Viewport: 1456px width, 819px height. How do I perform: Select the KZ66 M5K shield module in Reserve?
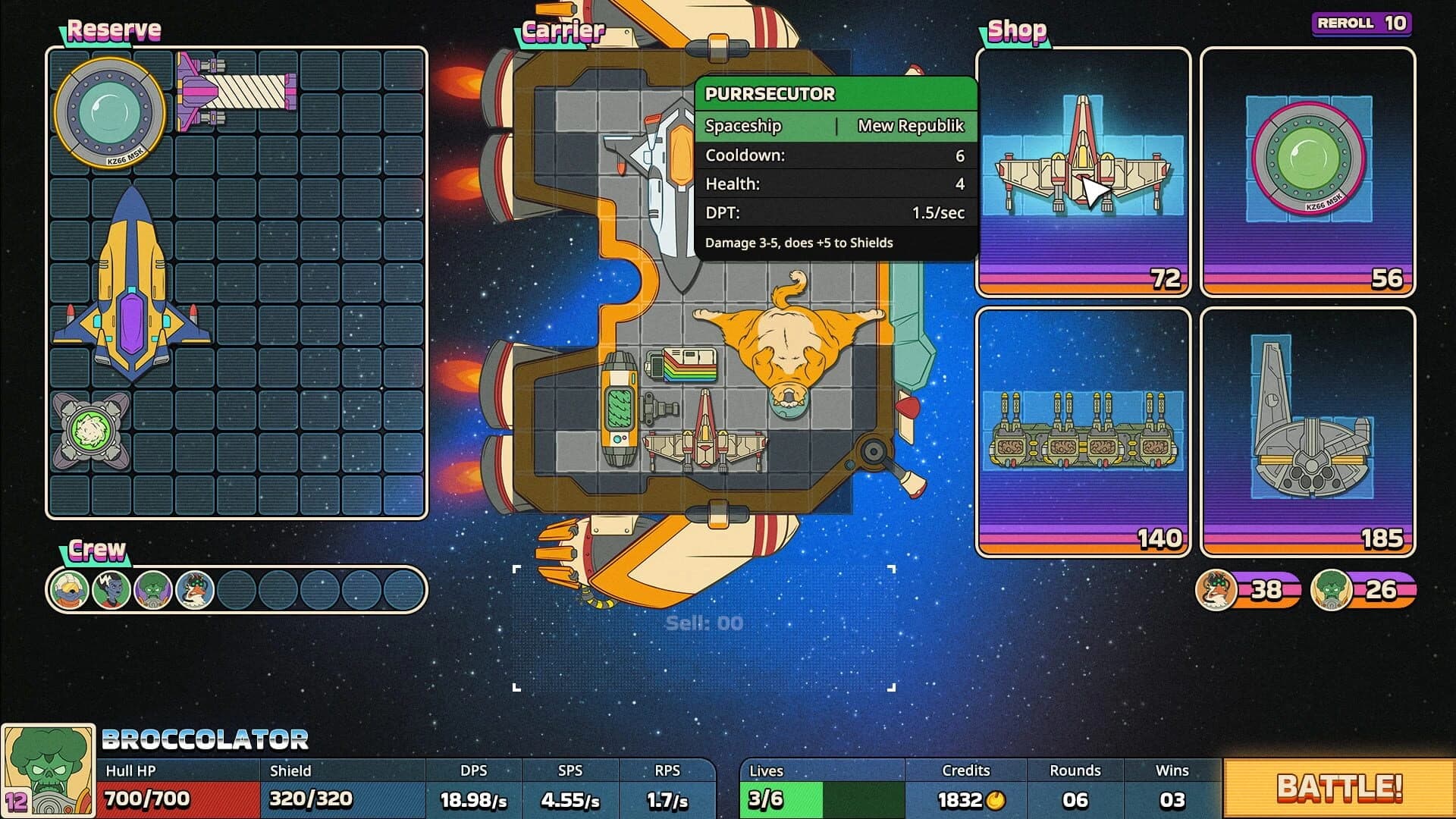(110, 114)
